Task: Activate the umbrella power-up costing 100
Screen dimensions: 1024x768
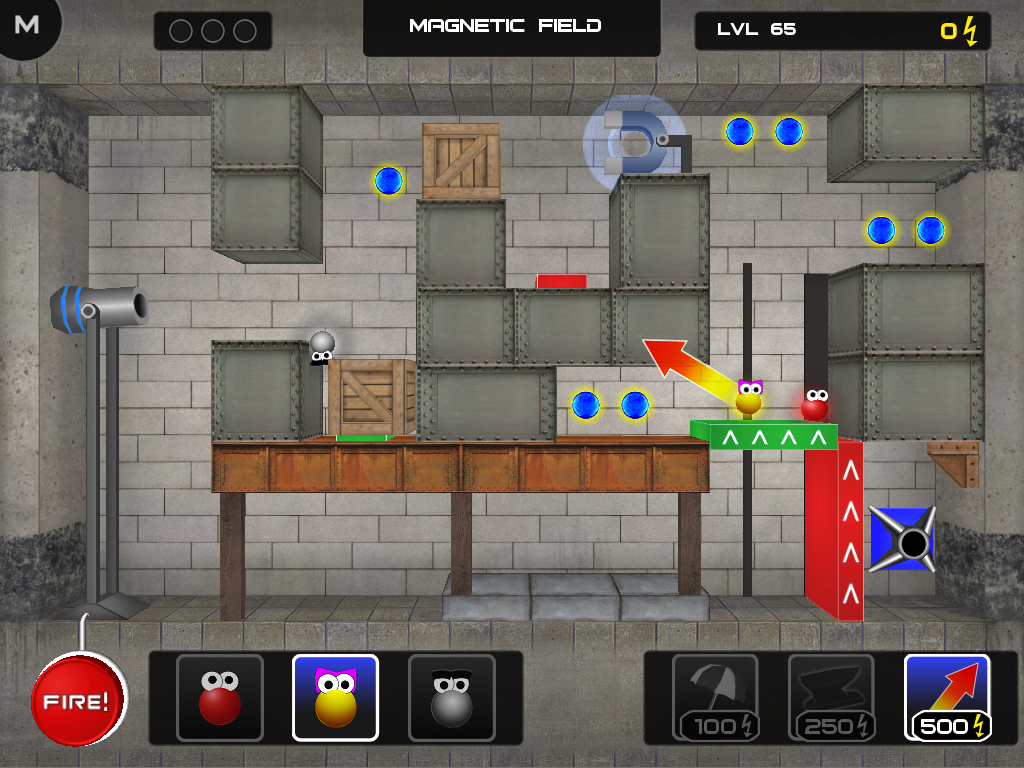Action: (x=715, y=698)
